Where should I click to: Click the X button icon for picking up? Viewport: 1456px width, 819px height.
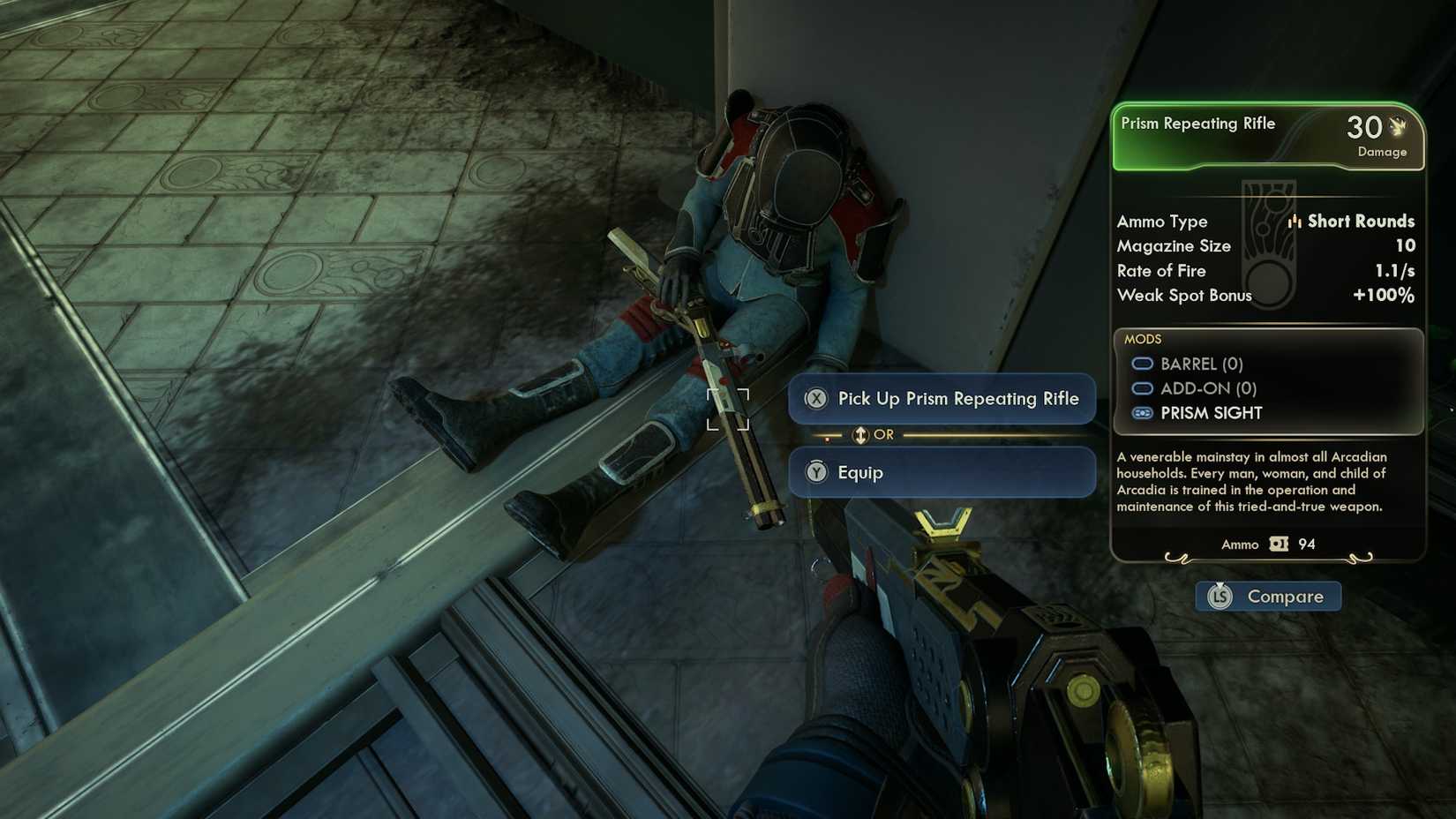(815, 399)
